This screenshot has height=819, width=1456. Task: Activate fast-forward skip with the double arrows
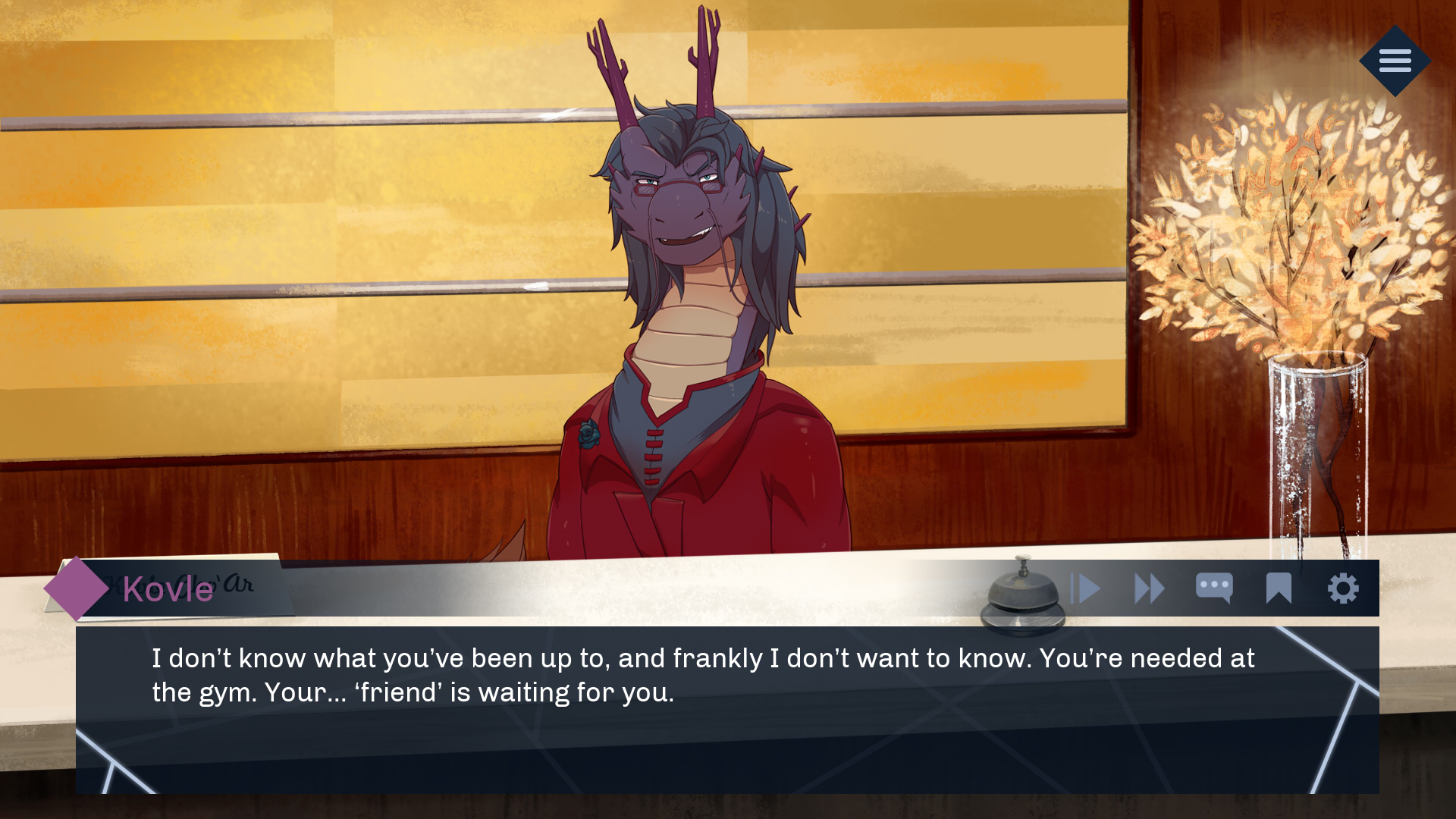point(1149,588)
